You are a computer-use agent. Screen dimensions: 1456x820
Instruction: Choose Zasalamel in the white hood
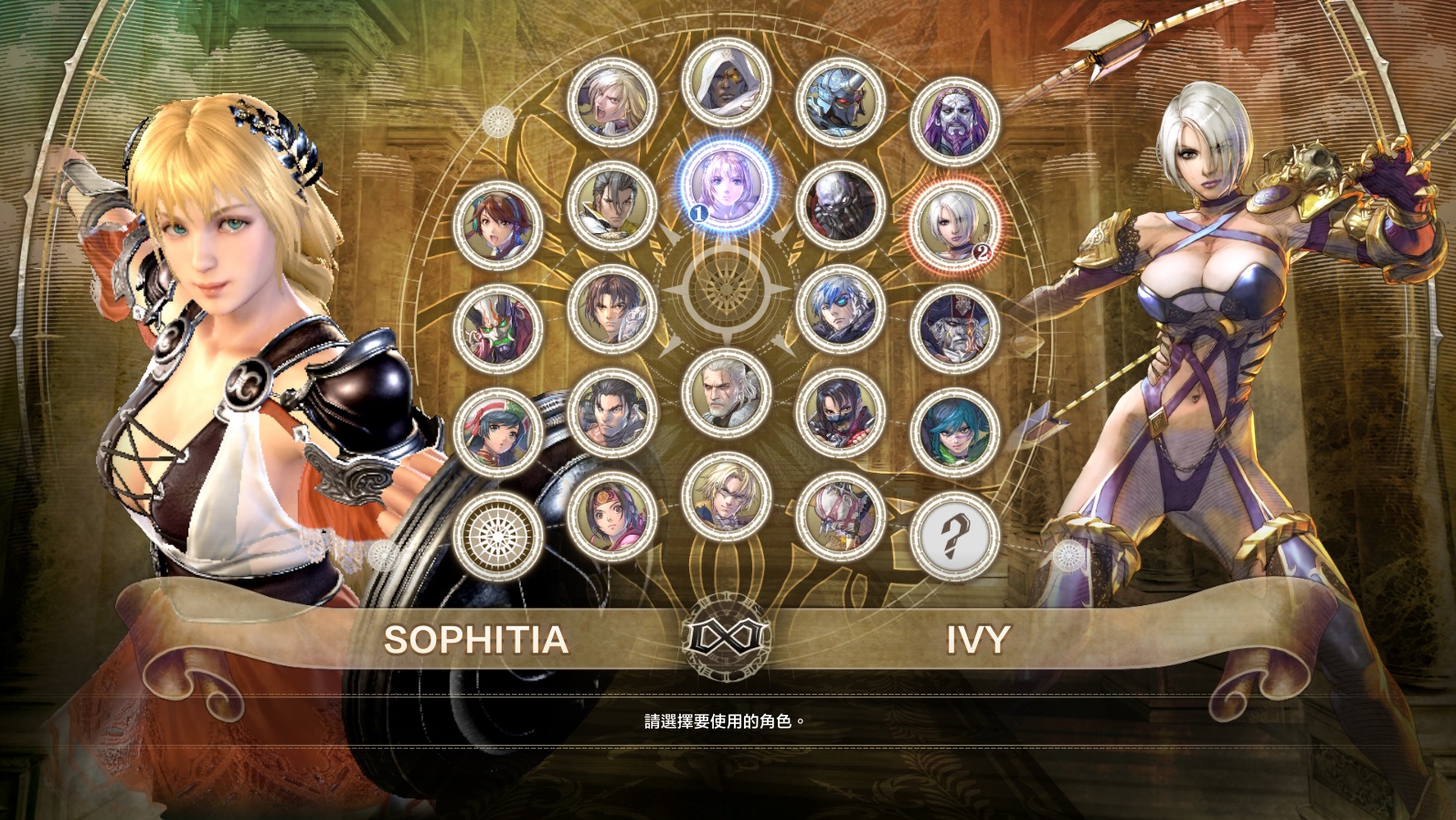pos(727,83)
